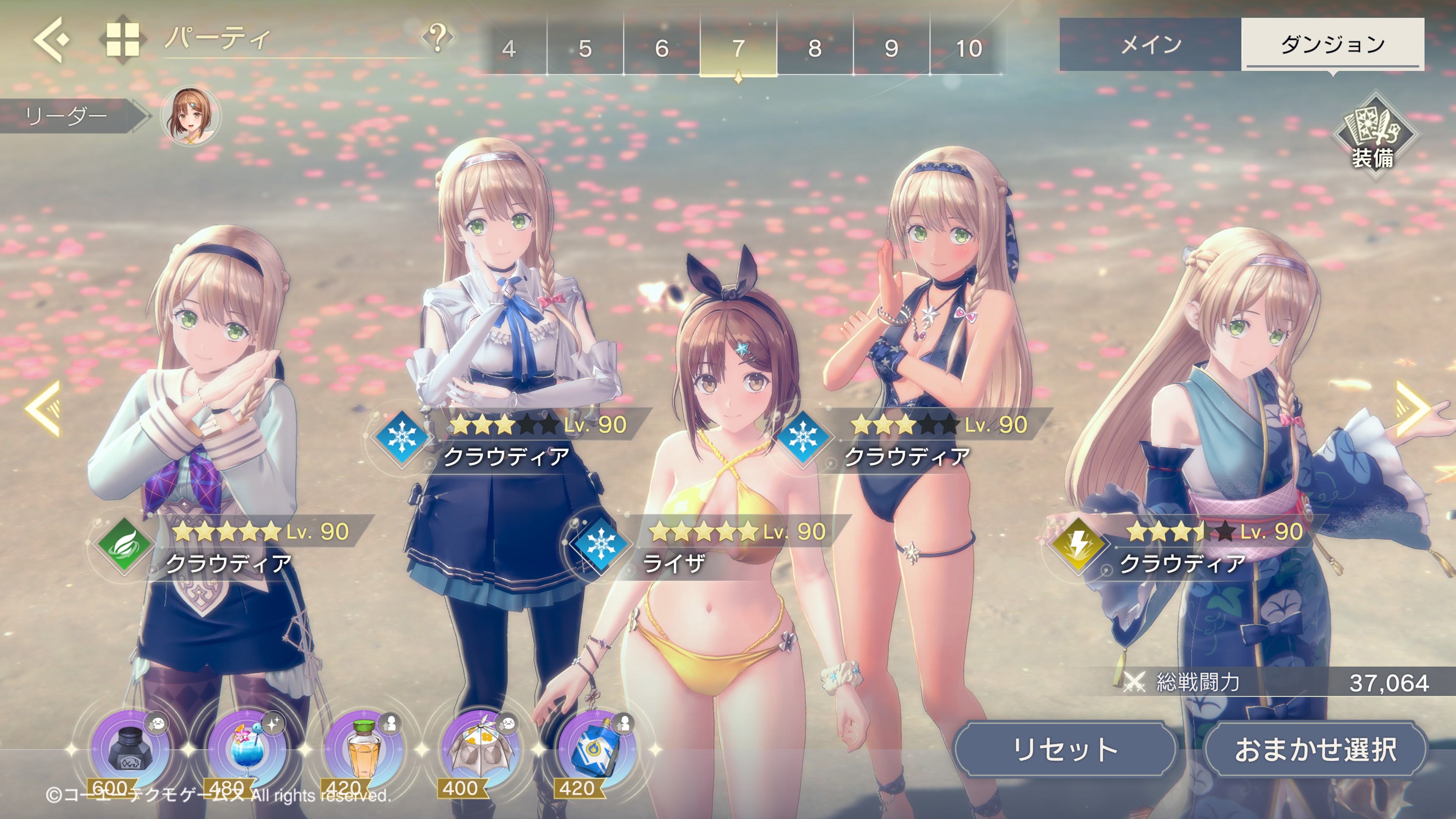The image size is (1456, 819).
Task: Open the party grid overview icon
Action: click(122, 39)
